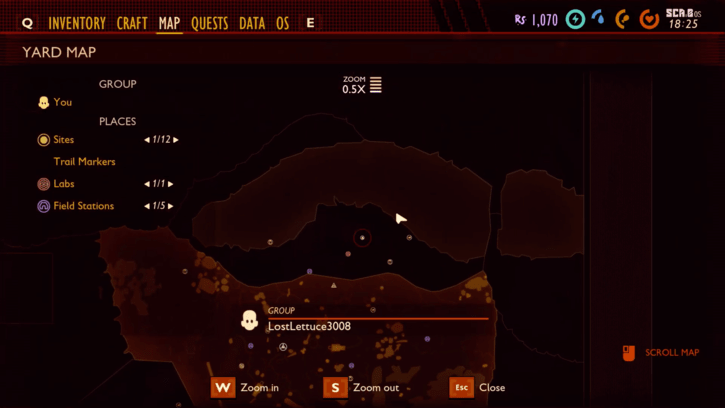Go to the Quests tab
Image resolution: width=725 pixels, height=408 pixels.
click(x=209, y=23)
